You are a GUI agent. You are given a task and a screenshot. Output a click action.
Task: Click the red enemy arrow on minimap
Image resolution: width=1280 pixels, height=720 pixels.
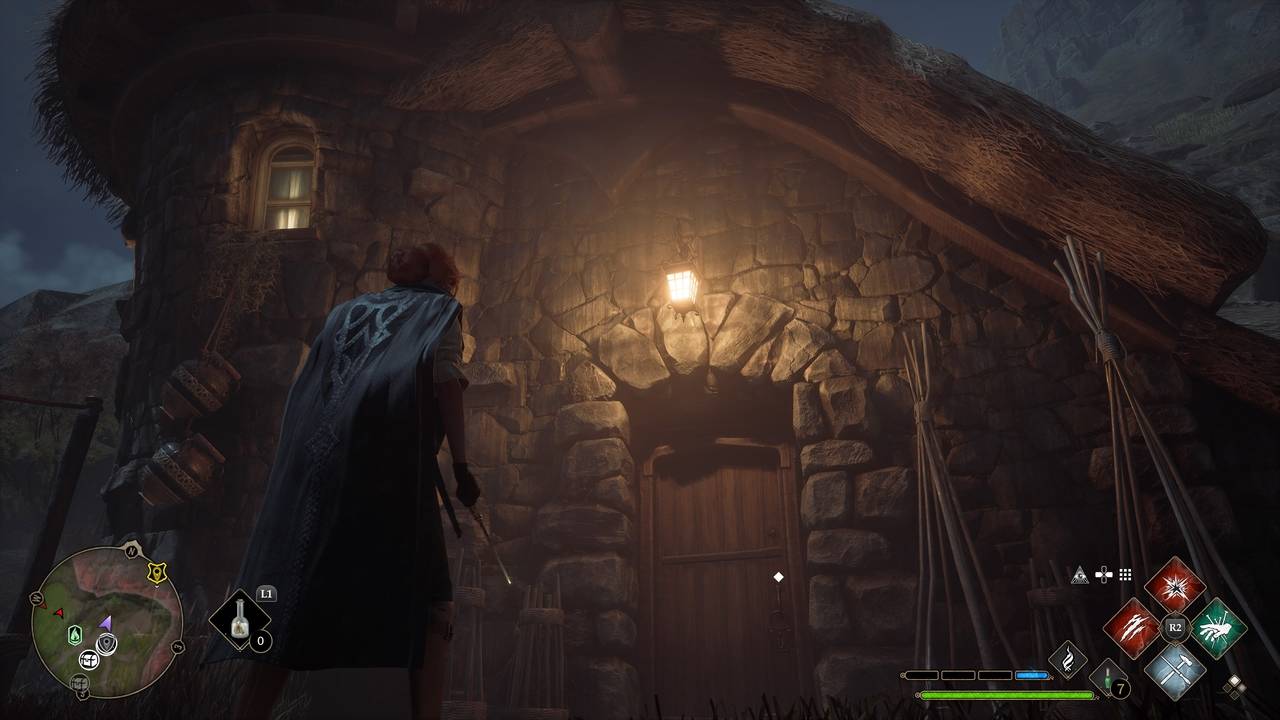click(x=59, y=612)
